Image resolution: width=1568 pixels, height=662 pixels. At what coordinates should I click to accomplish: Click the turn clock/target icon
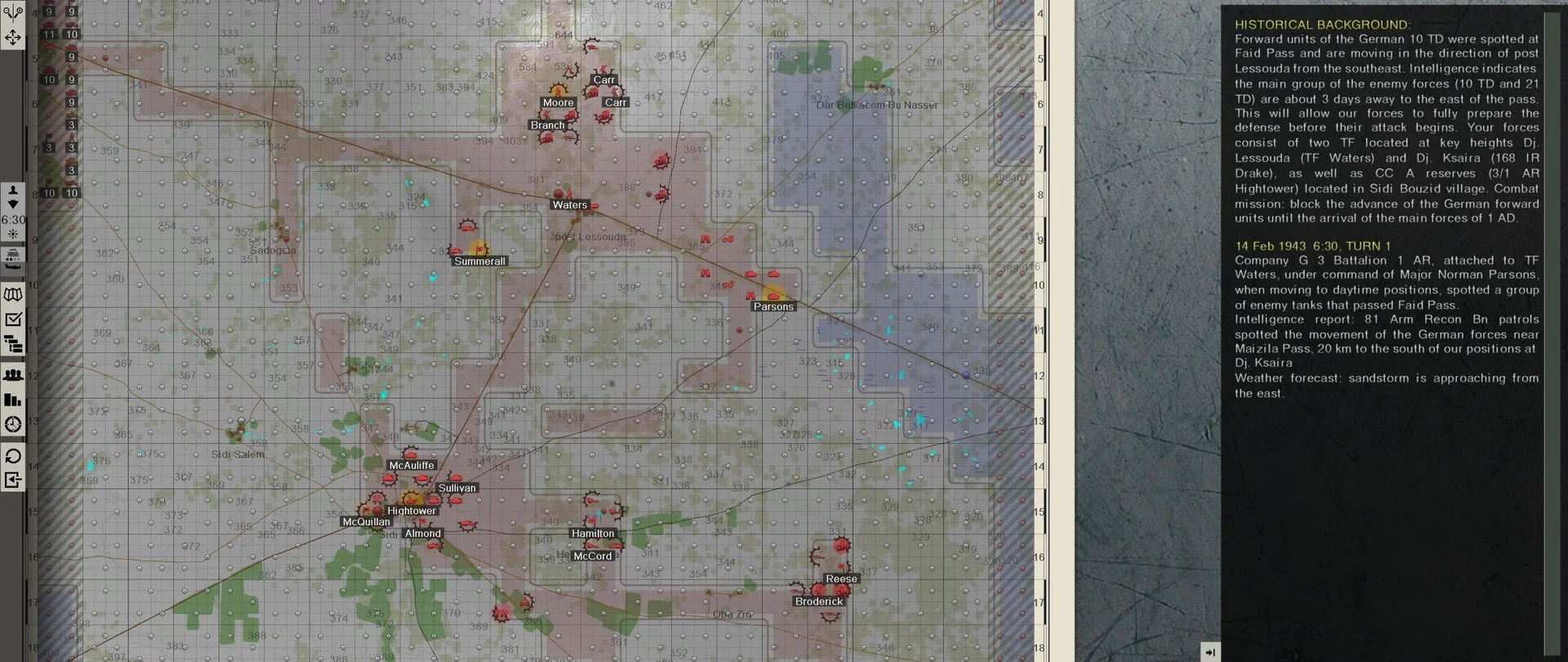click(12, 423)
